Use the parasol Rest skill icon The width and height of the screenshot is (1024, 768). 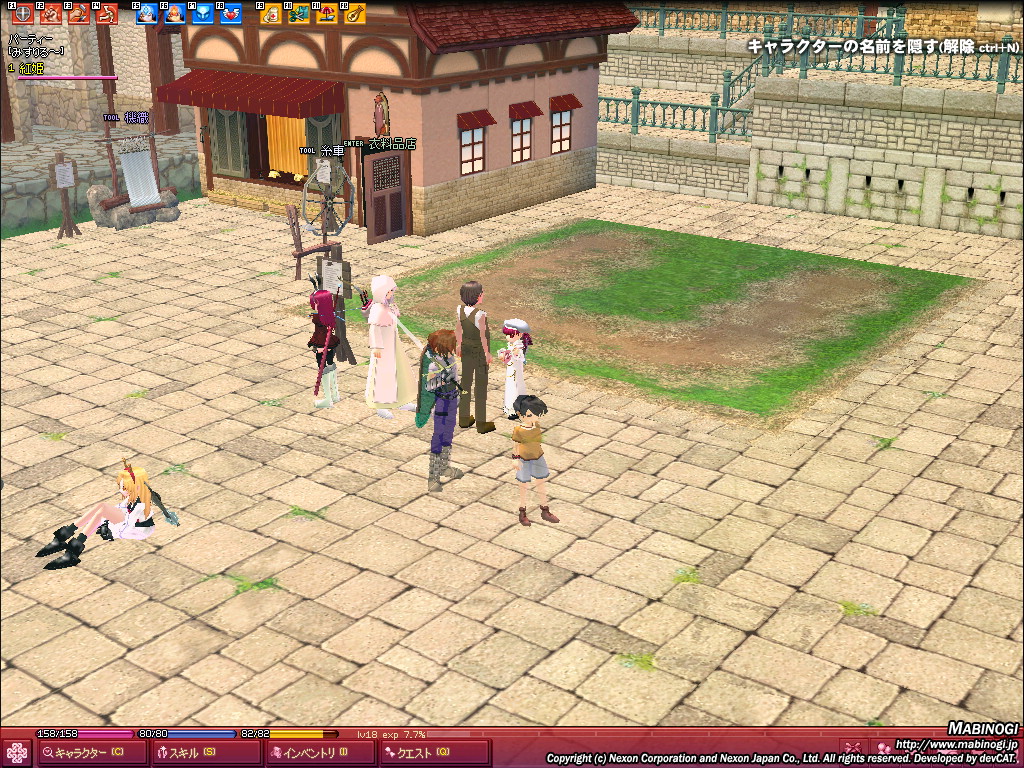click(x=327, y=14)
